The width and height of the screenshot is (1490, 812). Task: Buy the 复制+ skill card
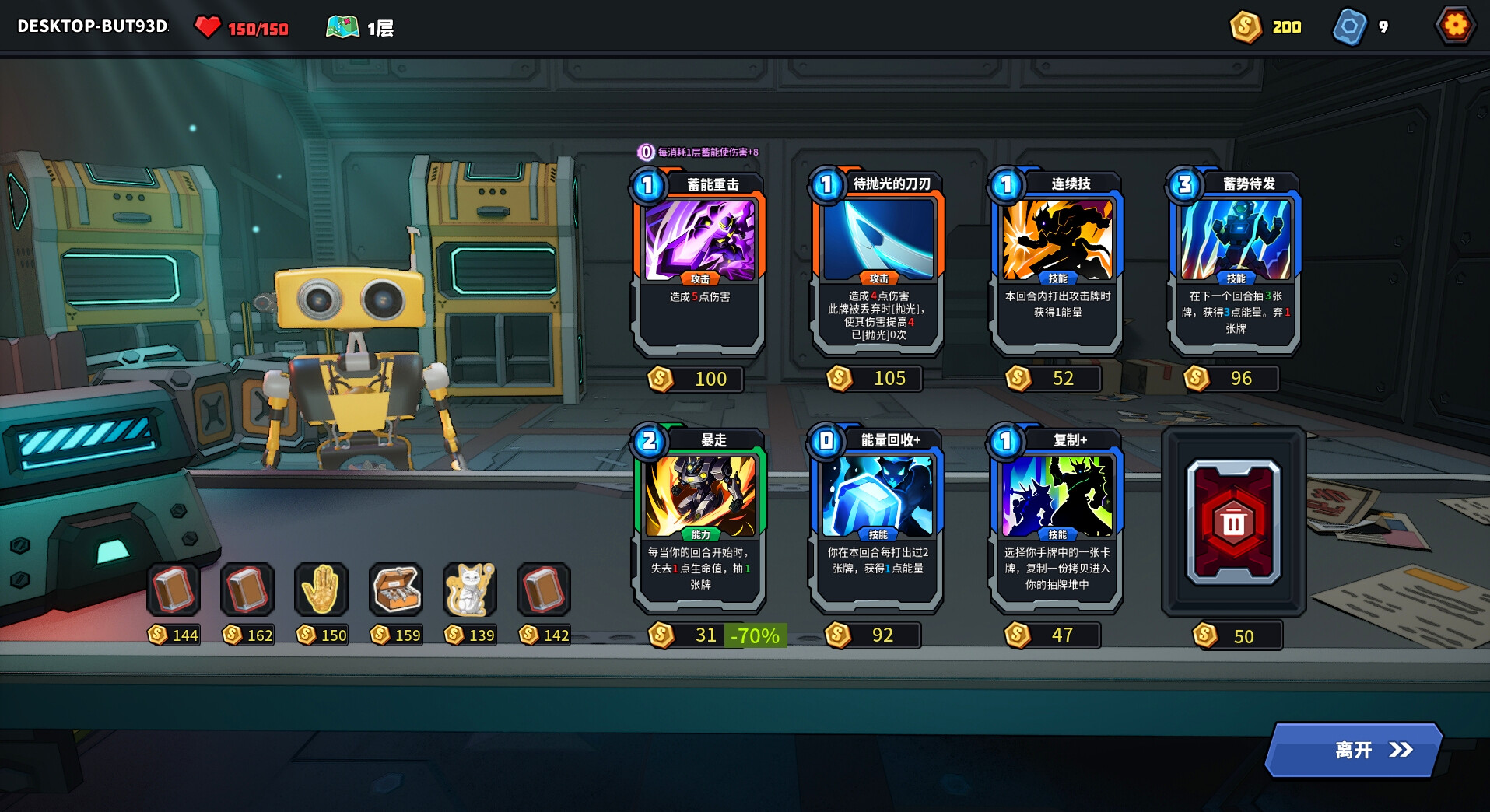1057,520
